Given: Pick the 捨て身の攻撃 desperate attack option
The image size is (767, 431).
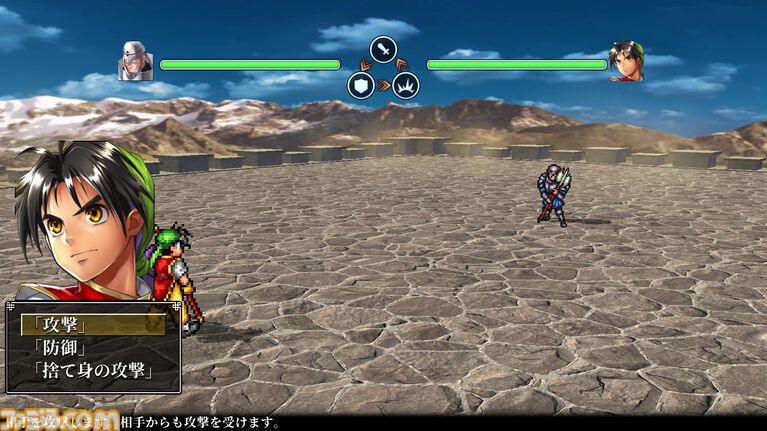Looking at the screenshot, I should [x=93, y=370].
